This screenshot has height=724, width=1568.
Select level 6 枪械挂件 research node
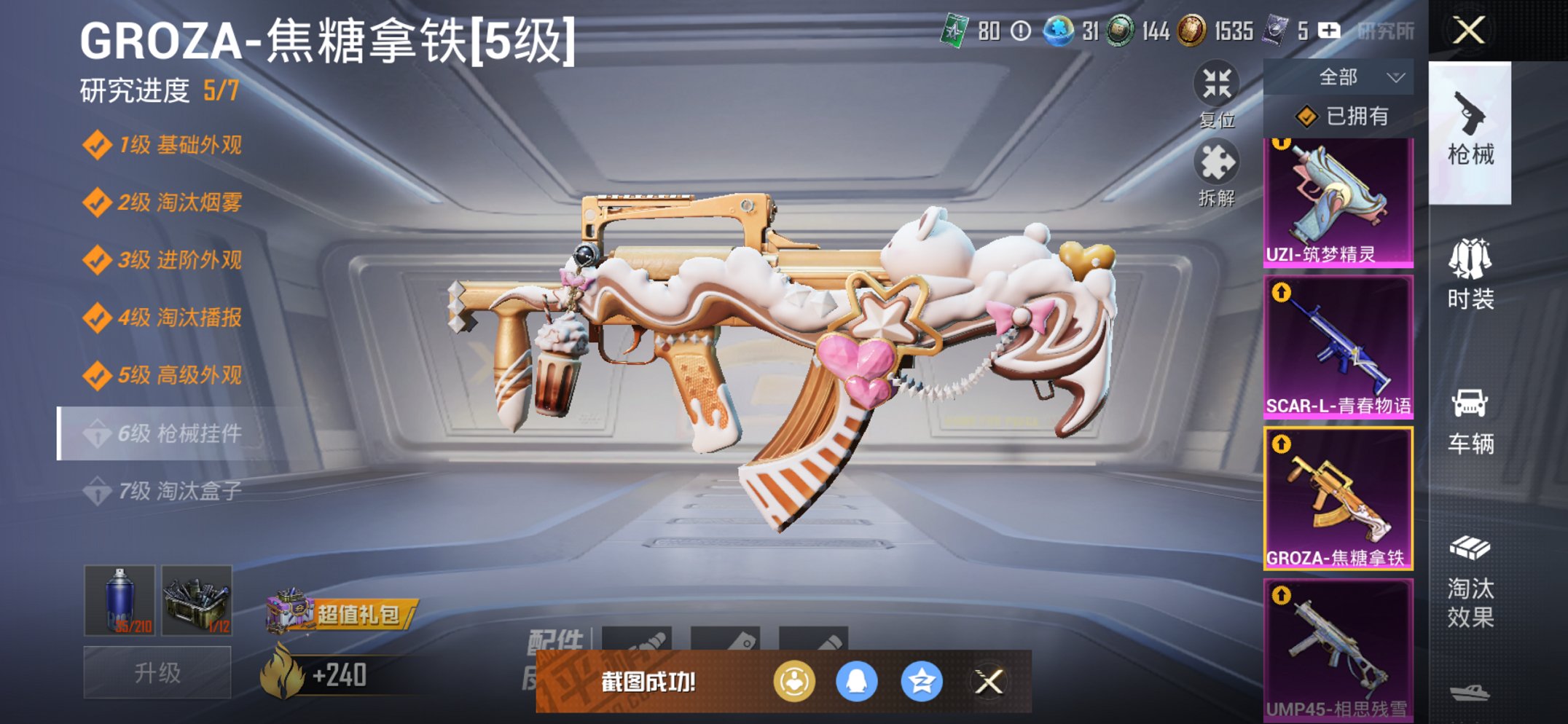(175, 433)
